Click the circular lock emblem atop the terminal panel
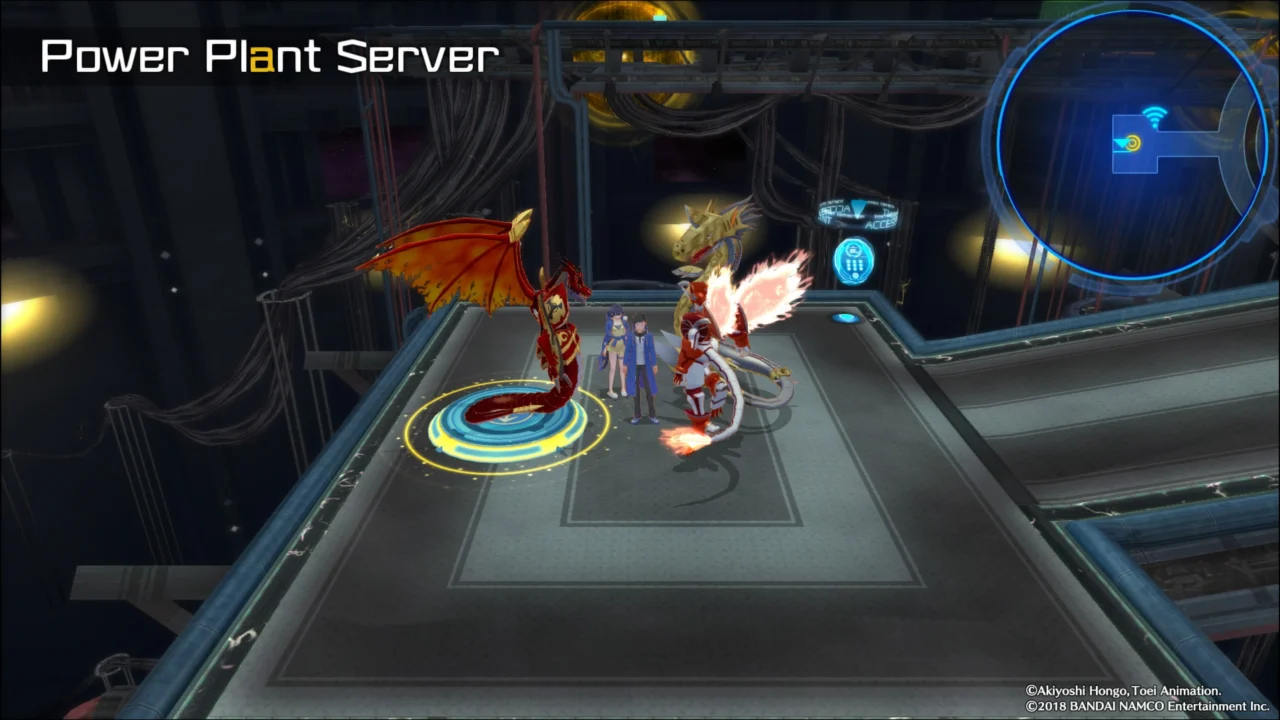 click(x=854, y=251)
